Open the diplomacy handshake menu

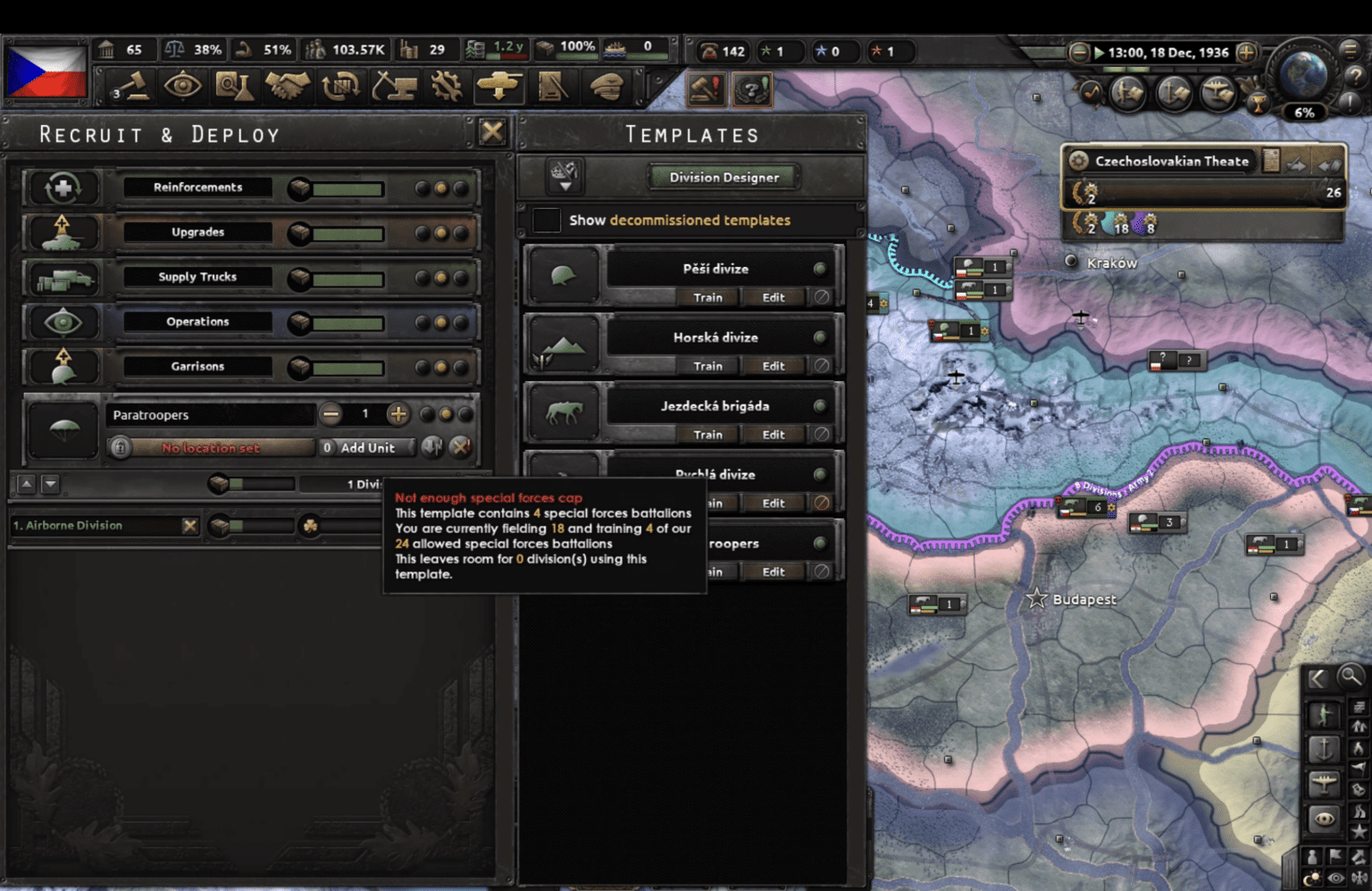(288, 87)
